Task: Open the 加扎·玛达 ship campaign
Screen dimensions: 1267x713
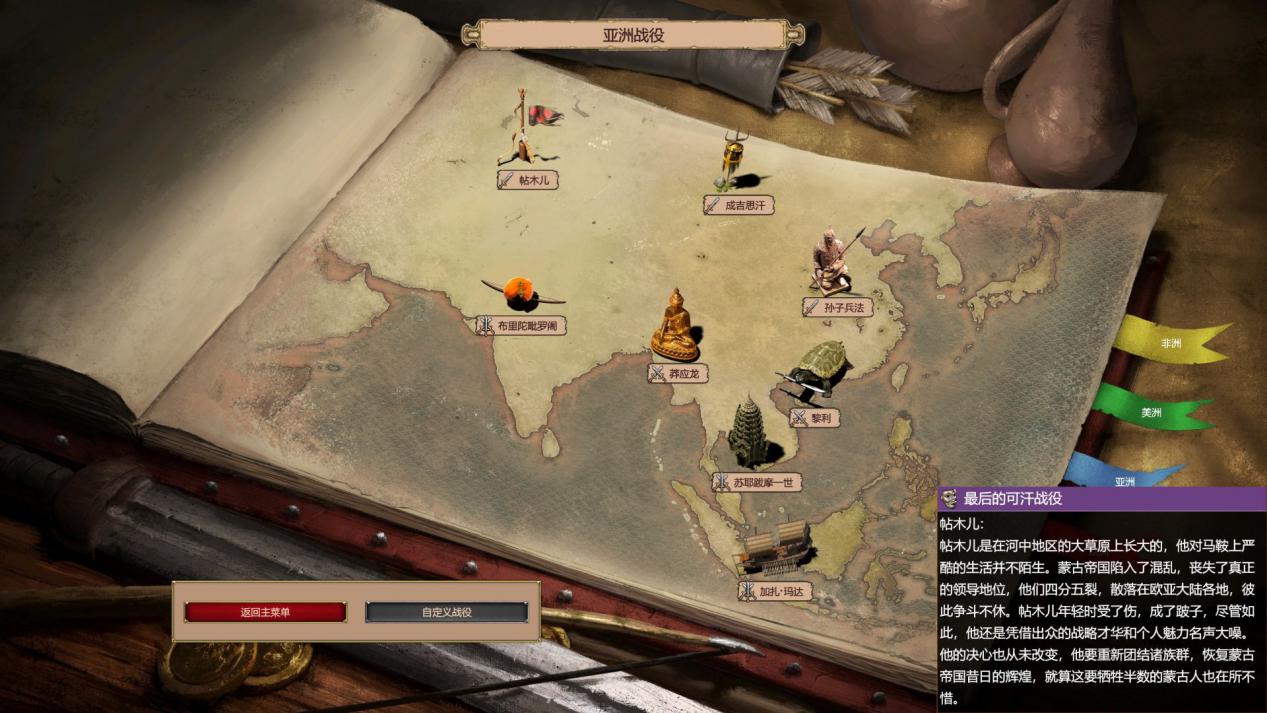Action: pos(774,591)
